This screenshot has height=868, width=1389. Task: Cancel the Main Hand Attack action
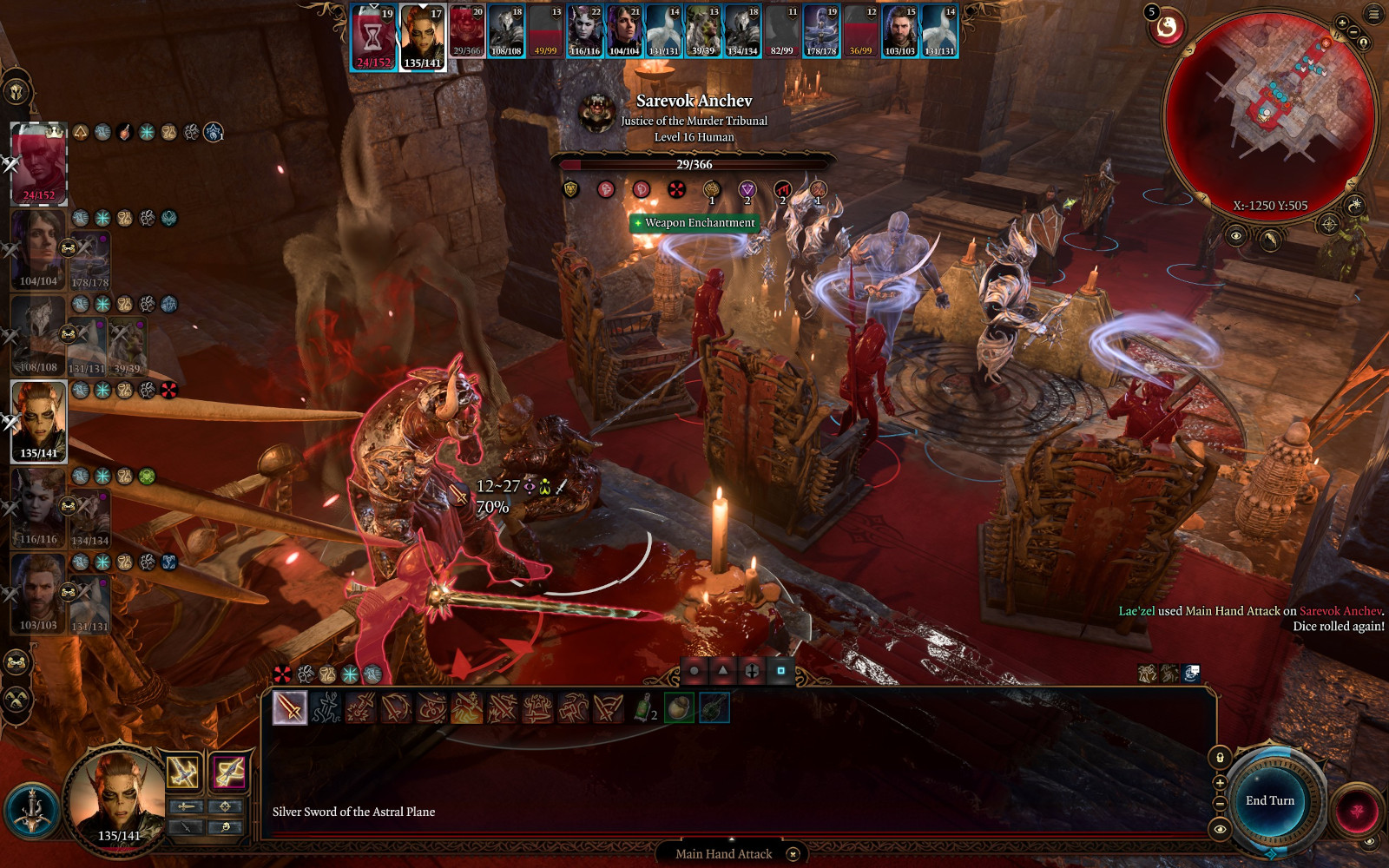[793, 854]
